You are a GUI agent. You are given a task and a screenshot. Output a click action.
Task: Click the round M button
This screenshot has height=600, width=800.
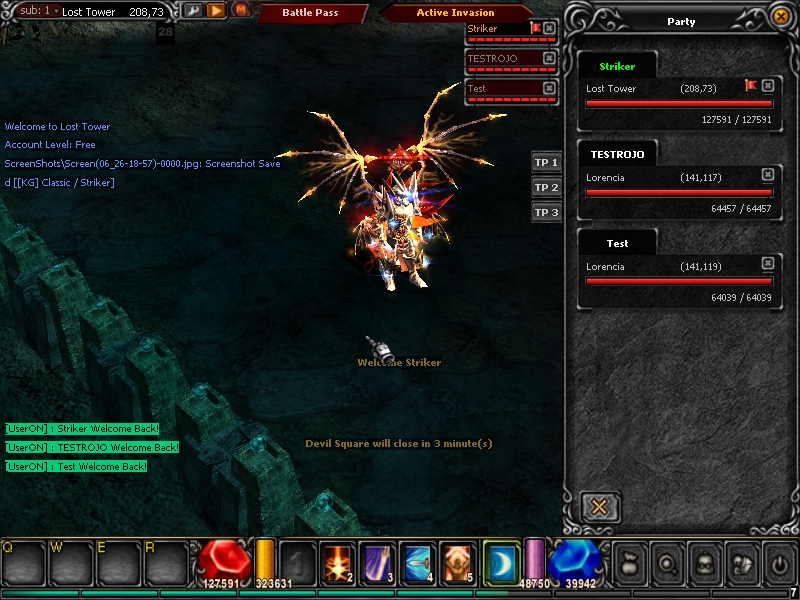click(x=240, y=10)
